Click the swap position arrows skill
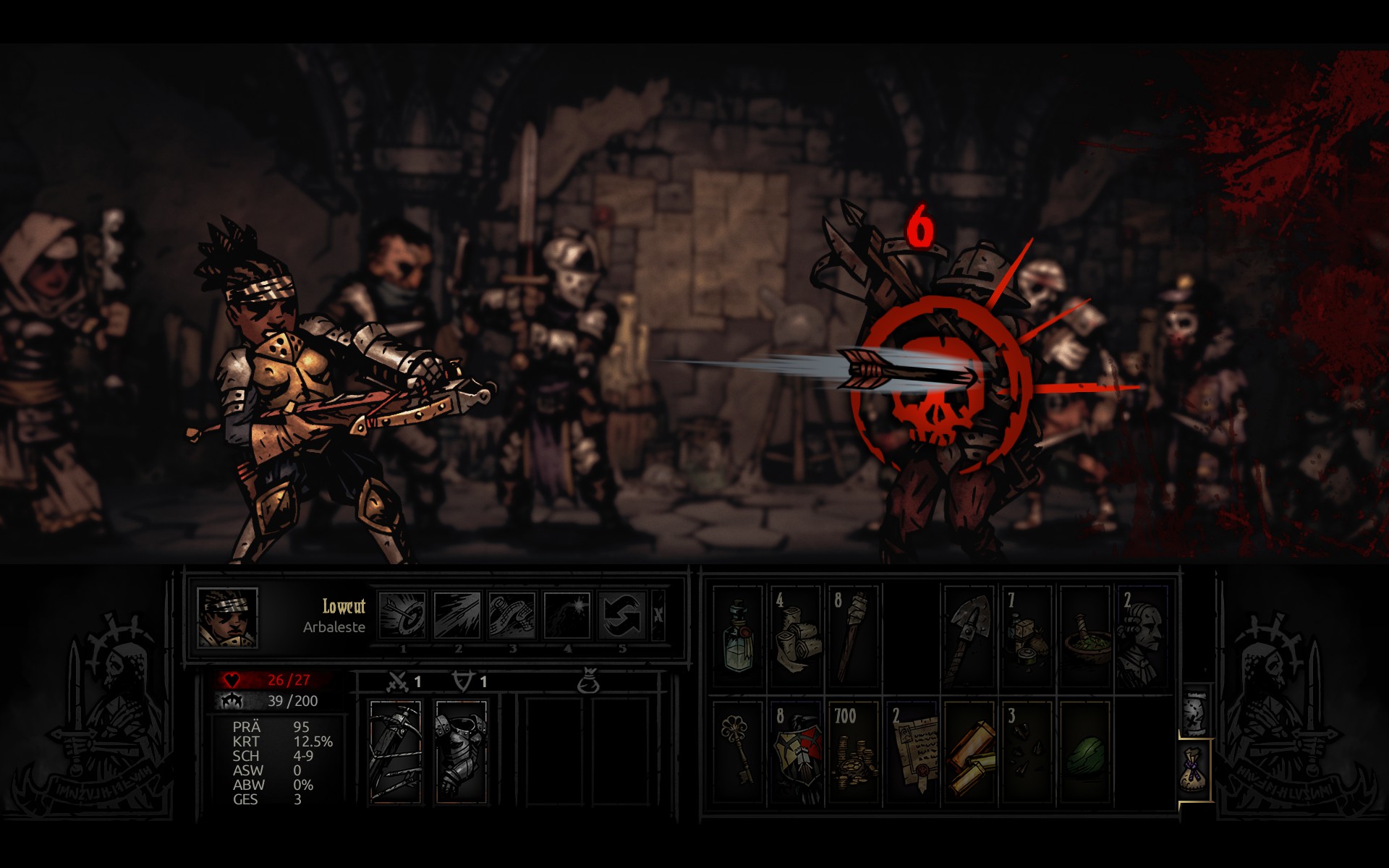The width and height of the screenshot is (1389, 868). 622,616
